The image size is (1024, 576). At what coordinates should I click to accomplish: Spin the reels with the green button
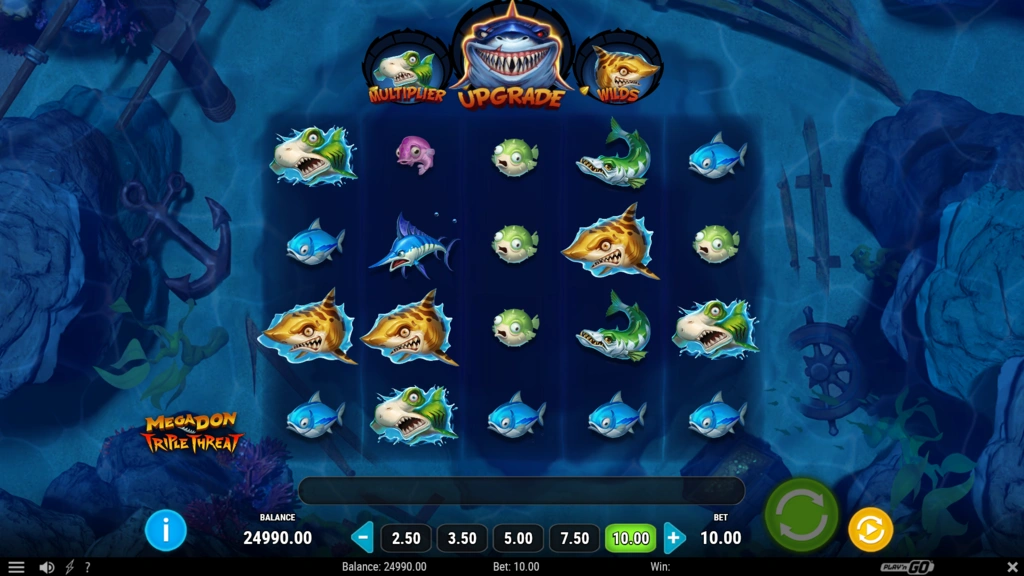pyautogui.click(x=801, y=515)
